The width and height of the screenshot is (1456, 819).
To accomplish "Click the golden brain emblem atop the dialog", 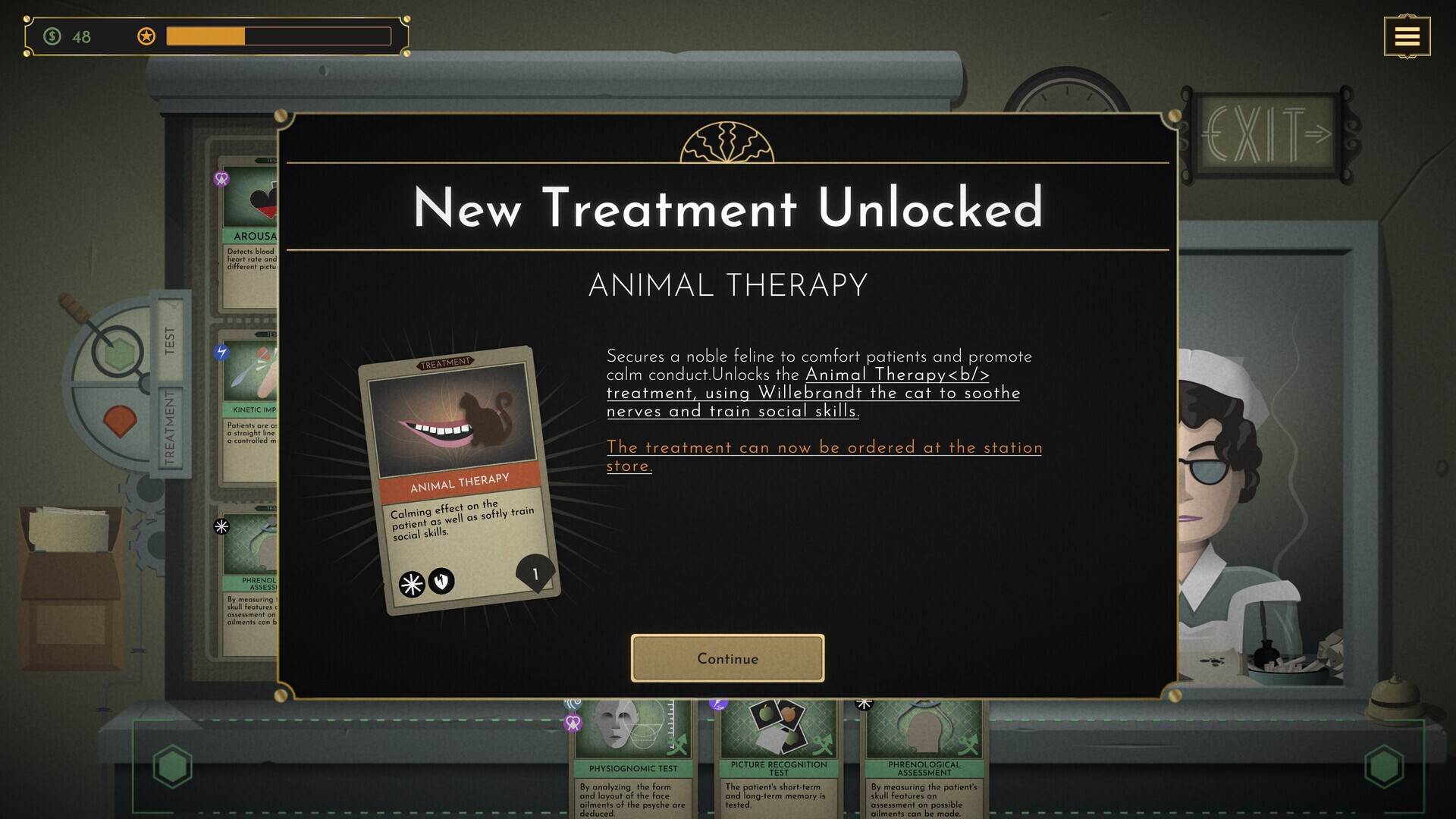I will coord(726,146).
